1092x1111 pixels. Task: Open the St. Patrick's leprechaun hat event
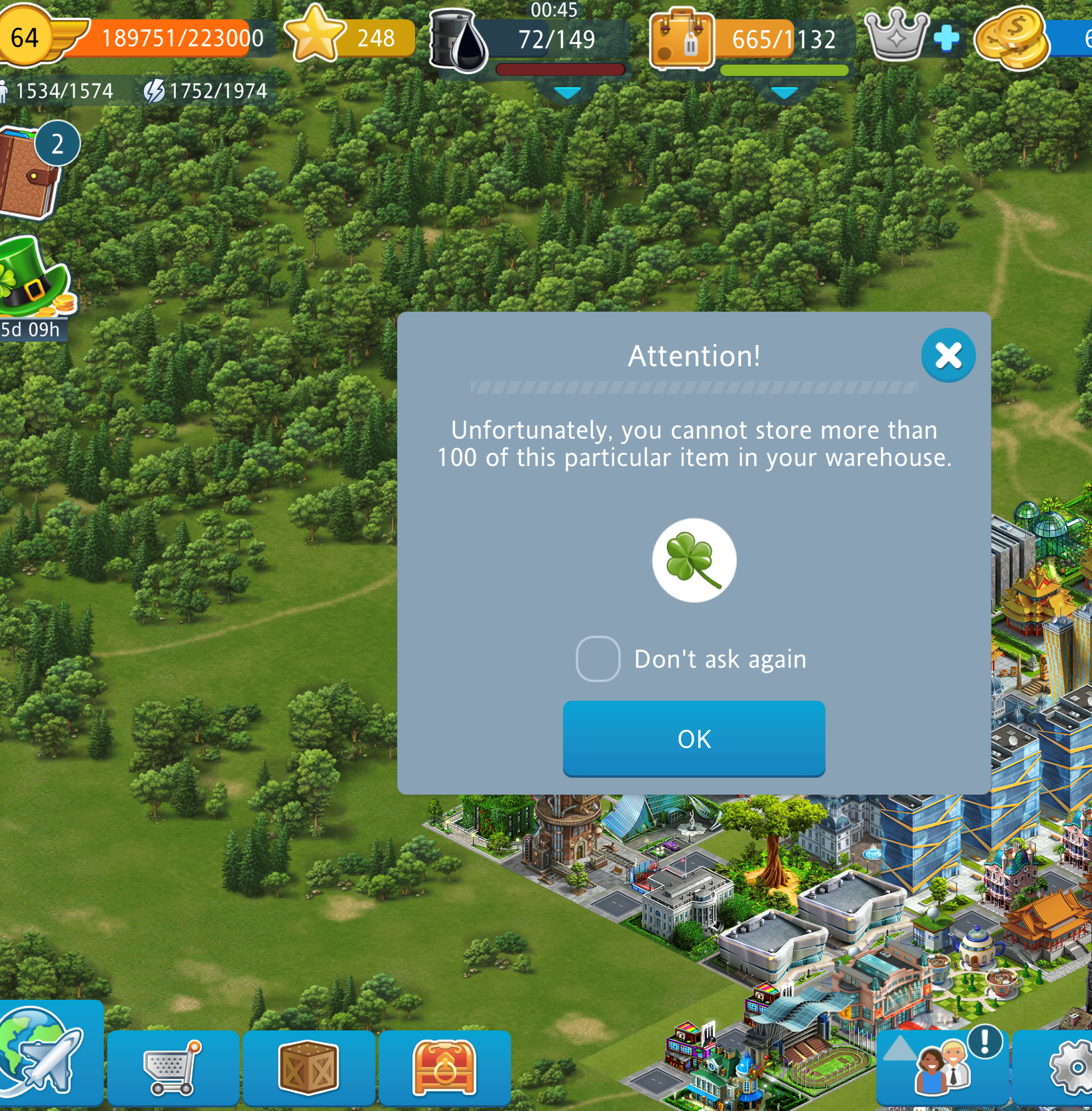point(33,280)
